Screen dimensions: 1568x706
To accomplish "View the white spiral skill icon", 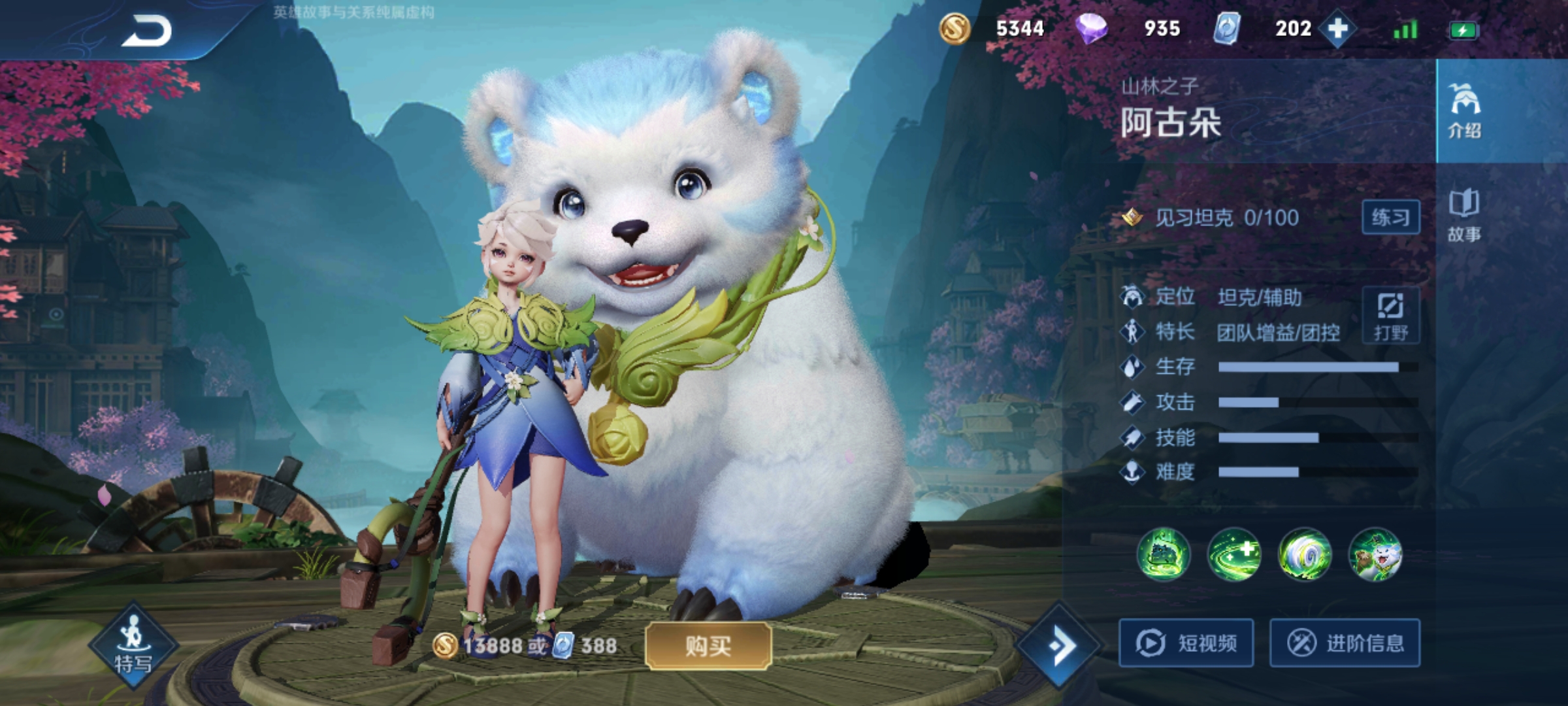I will [1305, 555].
